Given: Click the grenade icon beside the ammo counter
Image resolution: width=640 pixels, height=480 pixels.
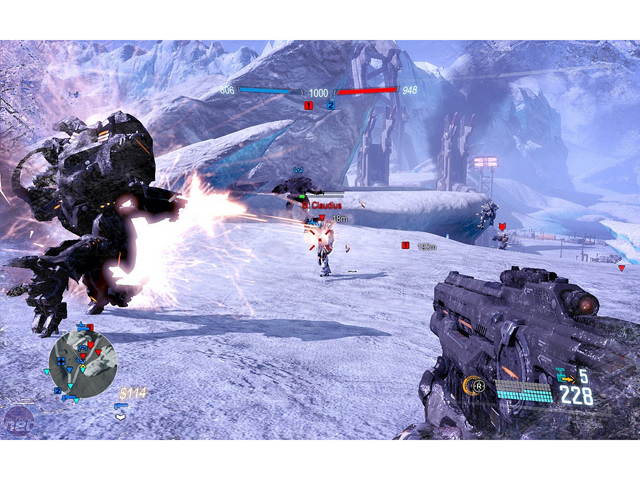Looking at the screenshot, I should 565,377.
